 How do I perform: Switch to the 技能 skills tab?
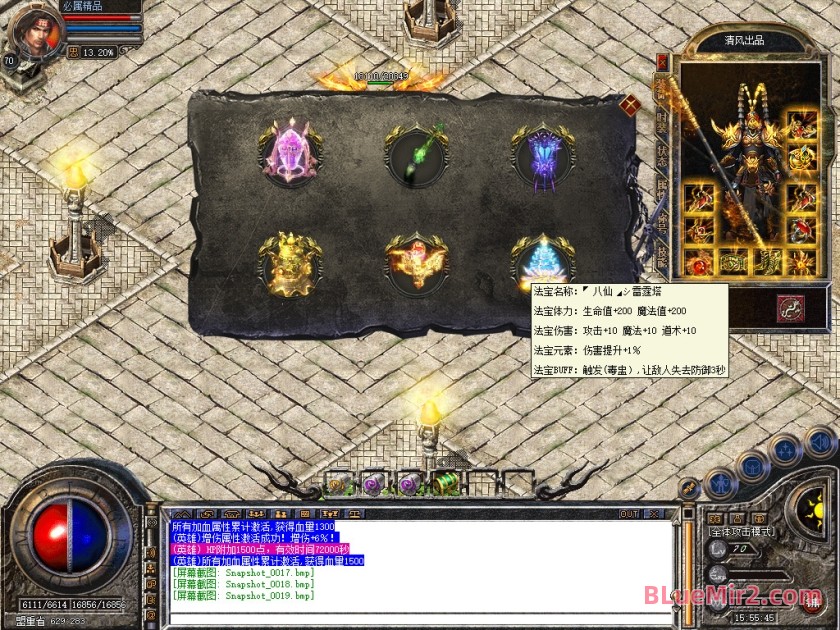click(662, 256)
